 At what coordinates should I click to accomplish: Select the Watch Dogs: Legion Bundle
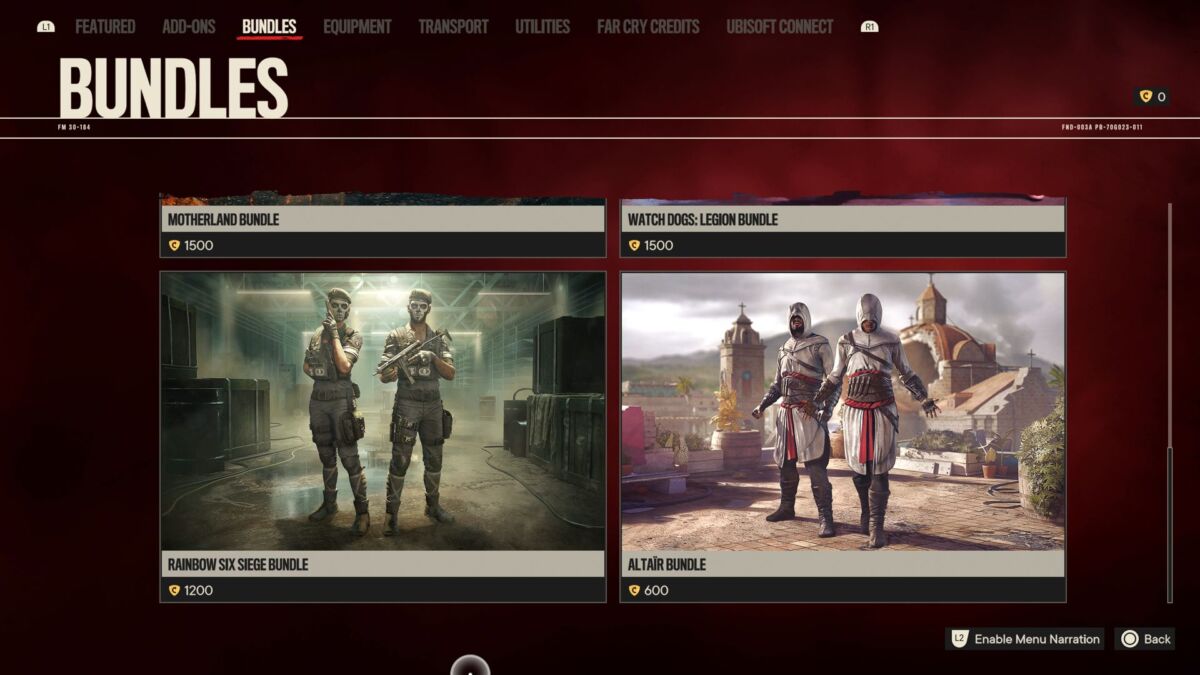point(842,227)
